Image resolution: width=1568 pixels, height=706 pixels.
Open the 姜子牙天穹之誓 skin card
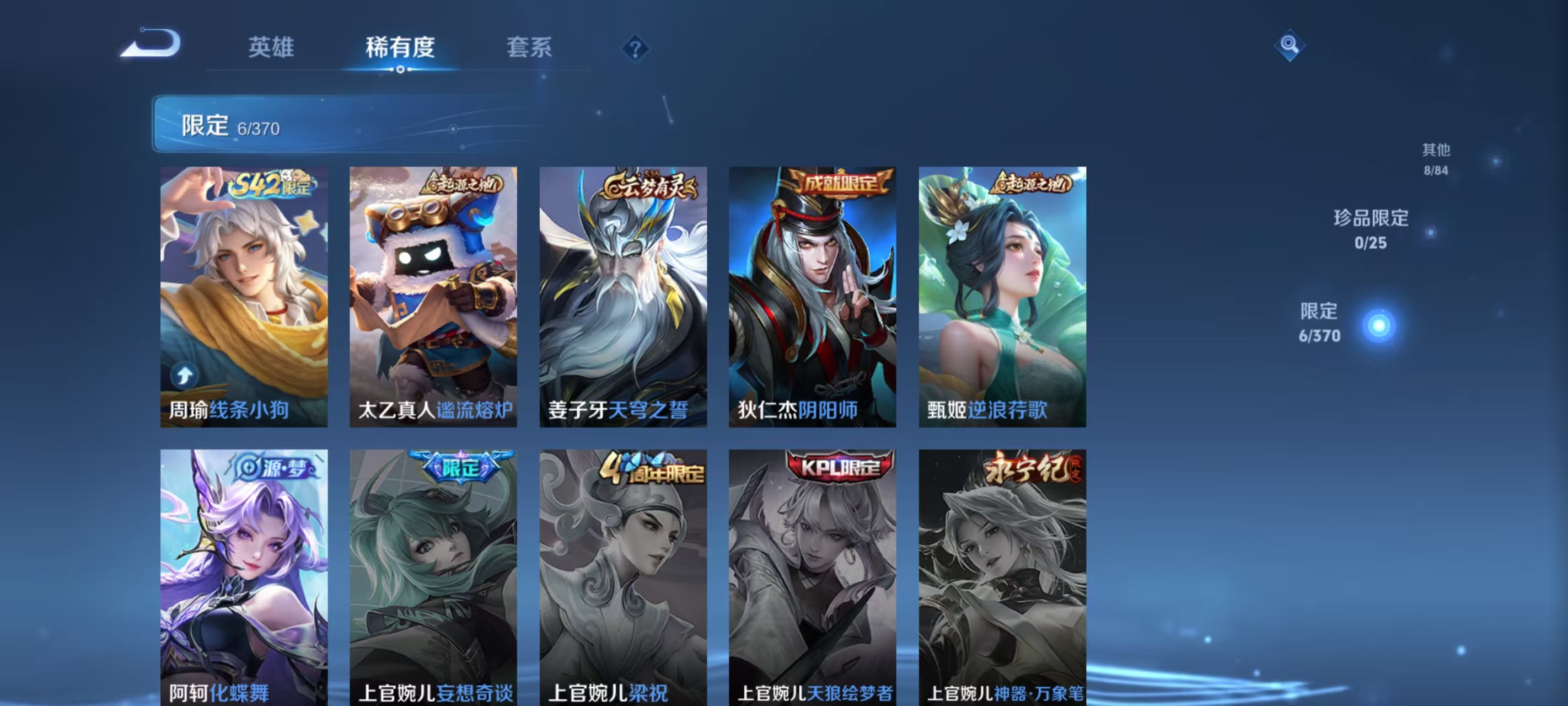tap(624, 298)
